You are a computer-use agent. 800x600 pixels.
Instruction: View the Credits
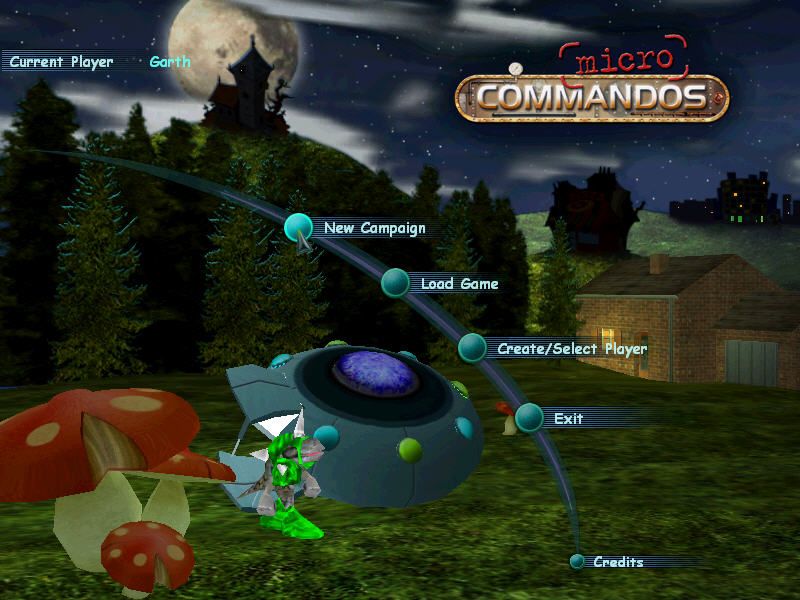tap(617, 562)
